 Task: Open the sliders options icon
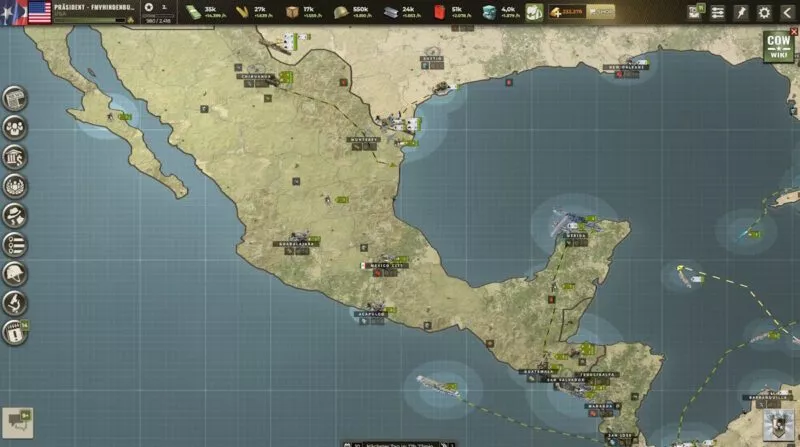tap(717, 12)
